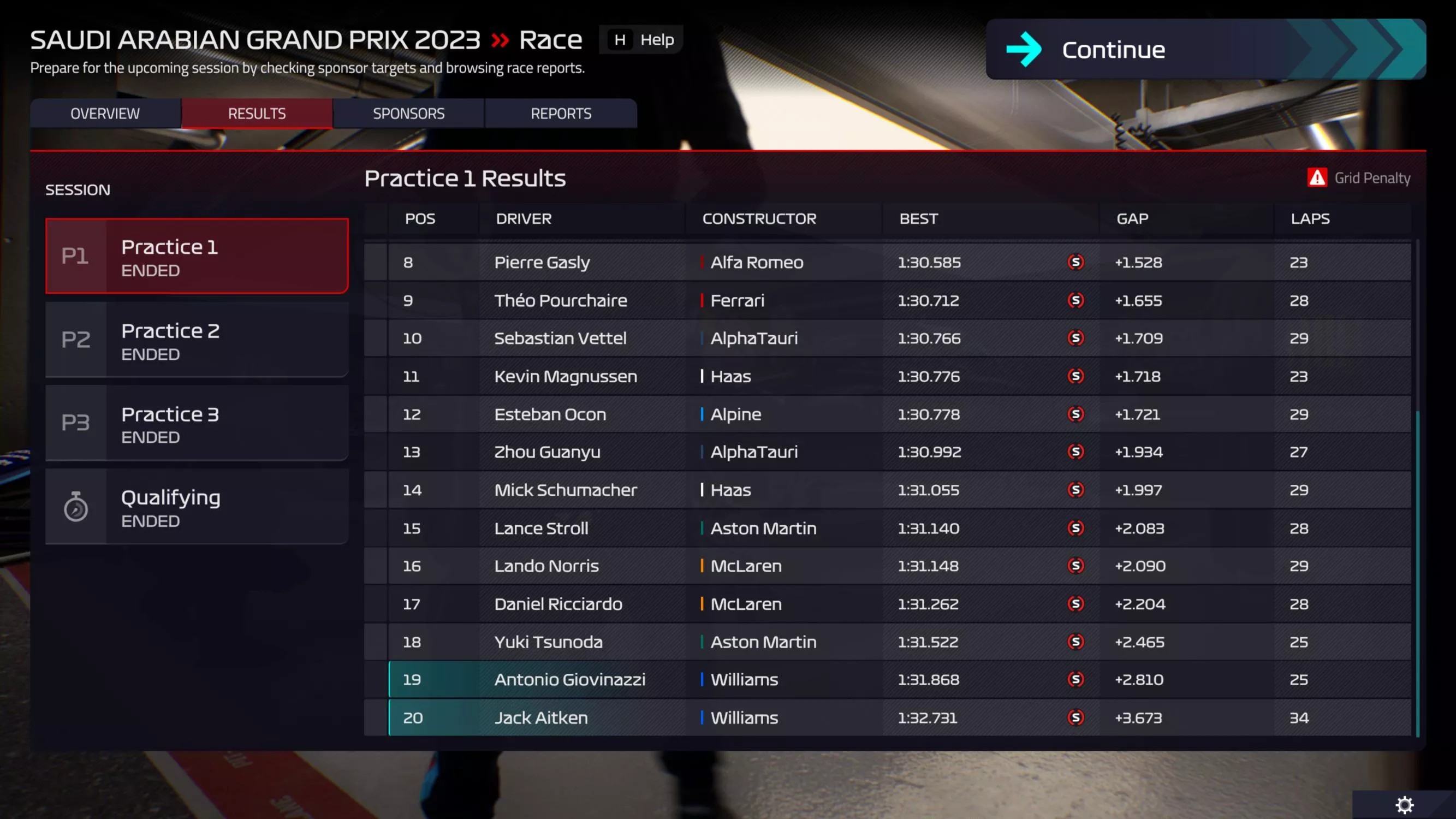Select the stopwatch icon on the Qualifying session
Image resolution: width=1456 pixels, height=819 pixels.
pyautogui.click(x=78, y=507)
